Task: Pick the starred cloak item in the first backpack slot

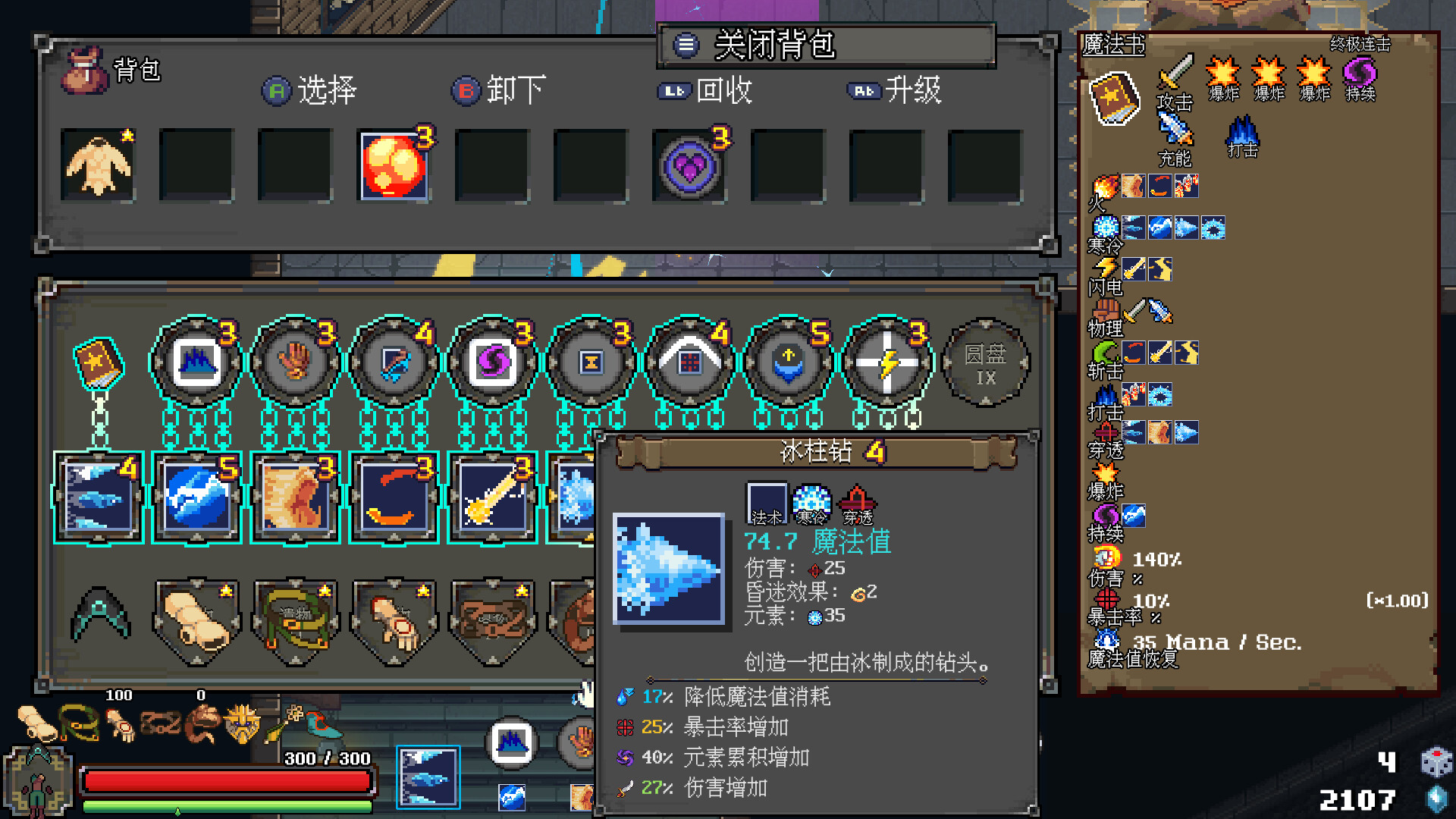Action: click(x=98, y=165)
